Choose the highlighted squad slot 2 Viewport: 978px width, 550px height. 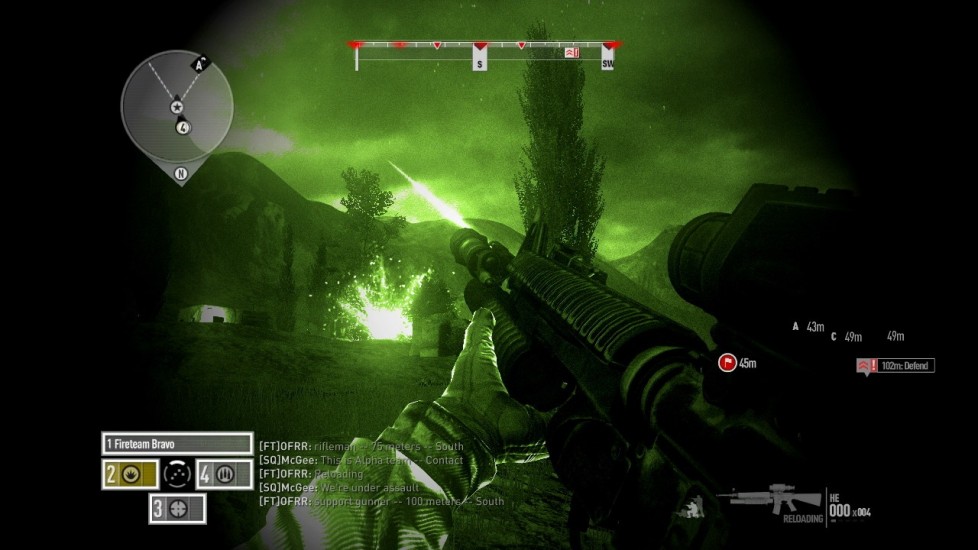point(128,473)
